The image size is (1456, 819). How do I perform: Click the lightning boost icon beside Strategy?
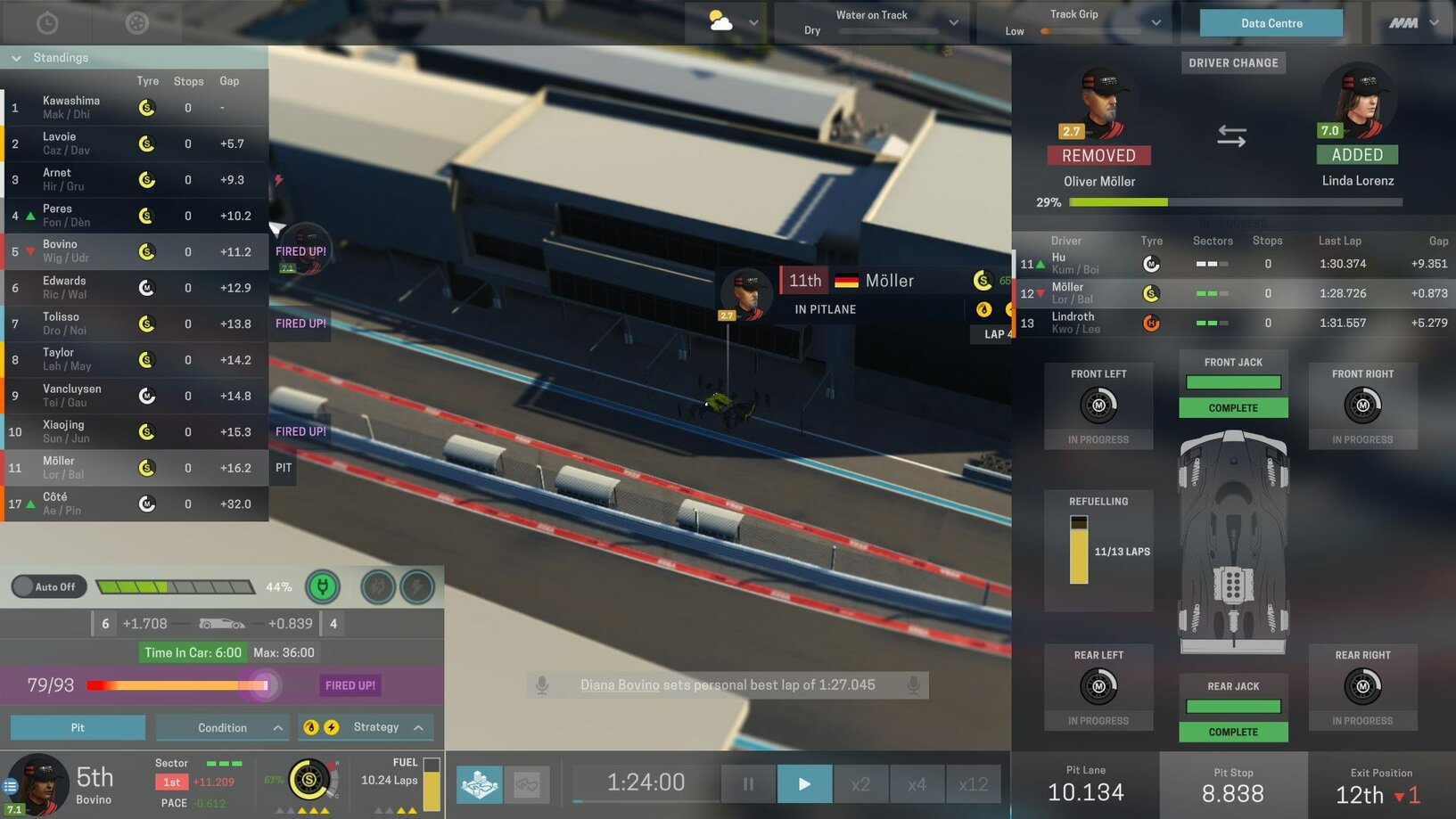(332, 727)
